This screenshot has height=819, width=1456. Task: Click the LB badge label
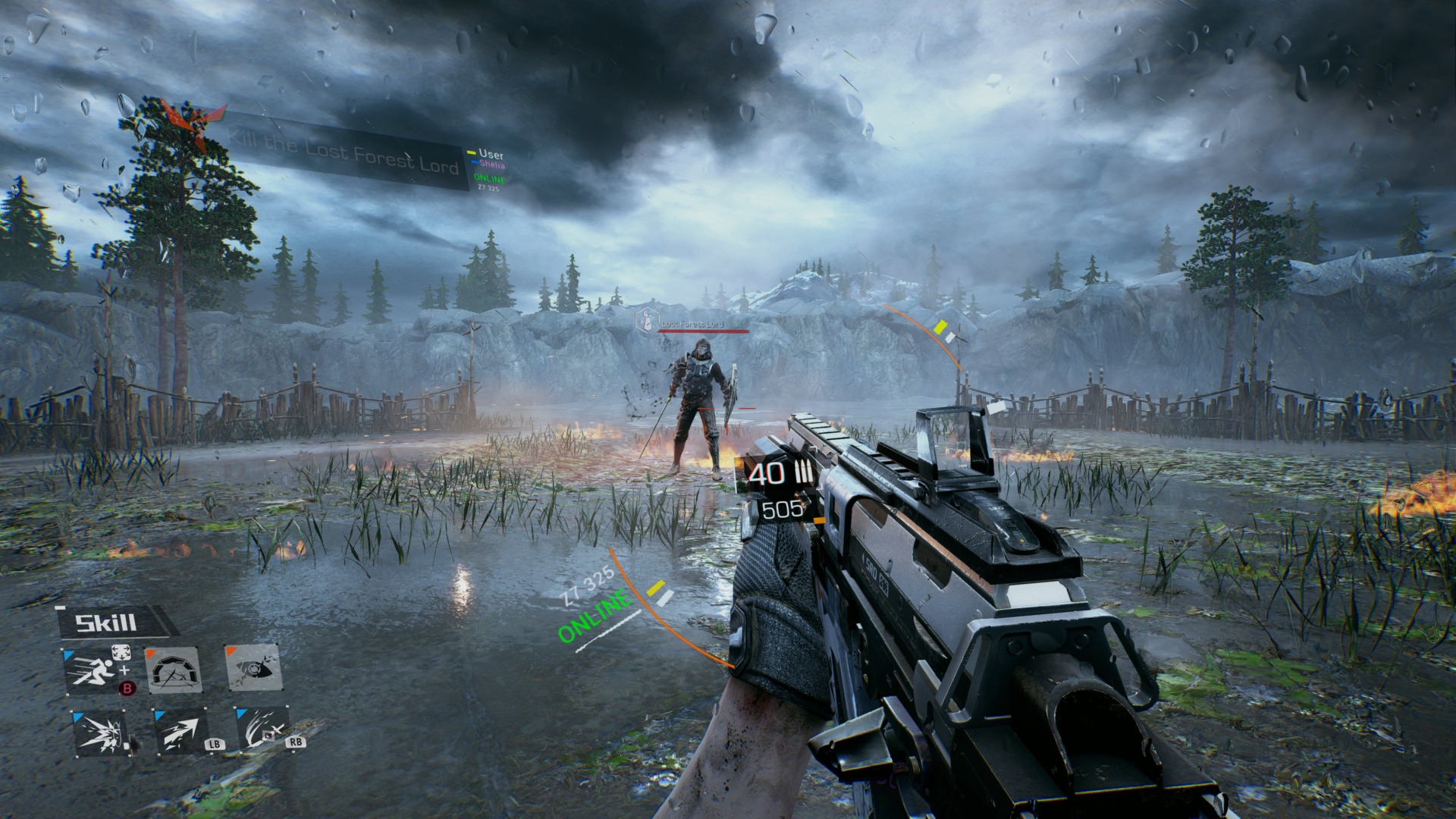point(215,745)
